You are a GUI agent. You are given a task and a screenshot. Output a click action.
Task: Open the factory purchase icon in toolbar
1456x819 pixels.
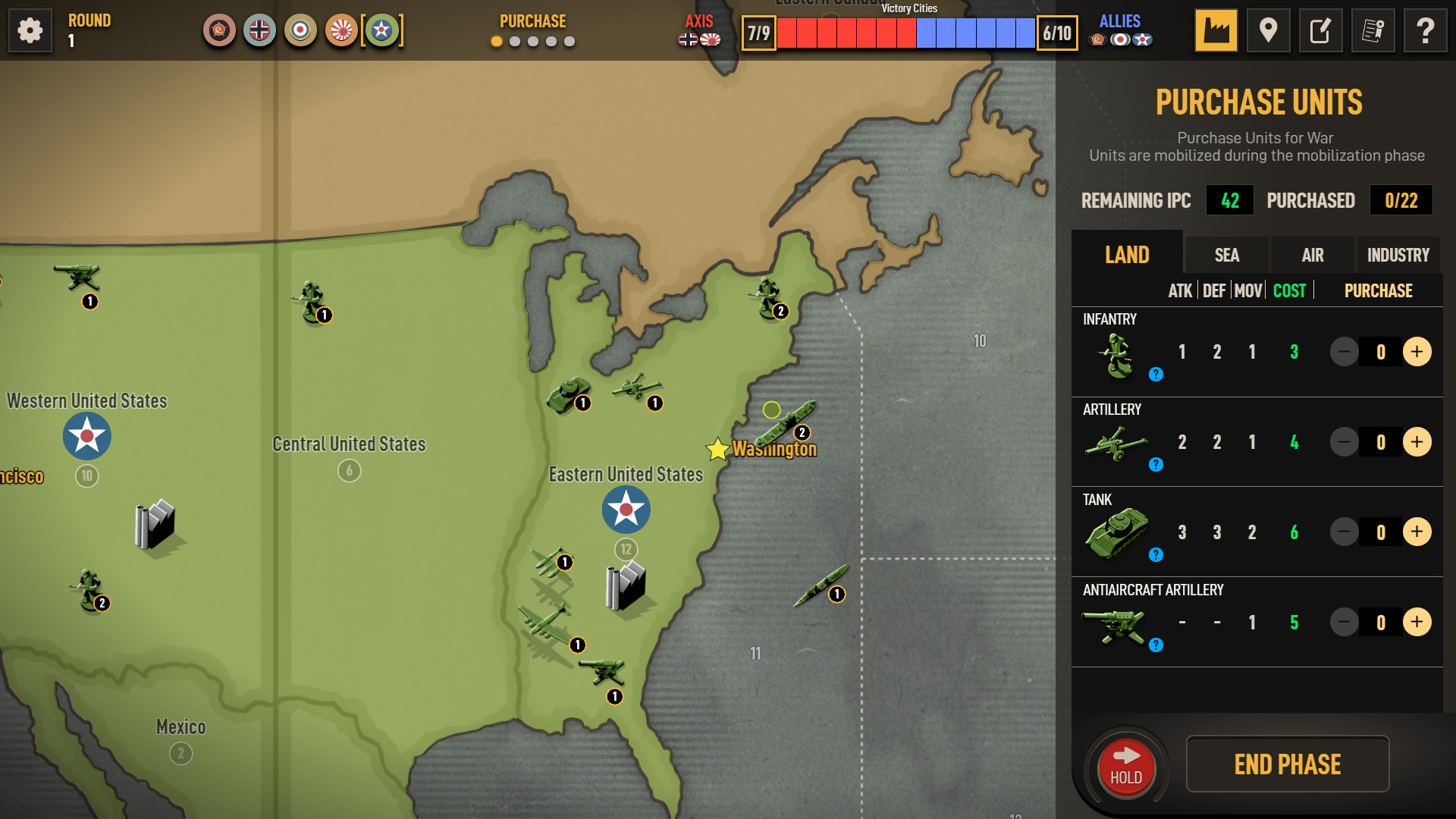[1217, 30]
